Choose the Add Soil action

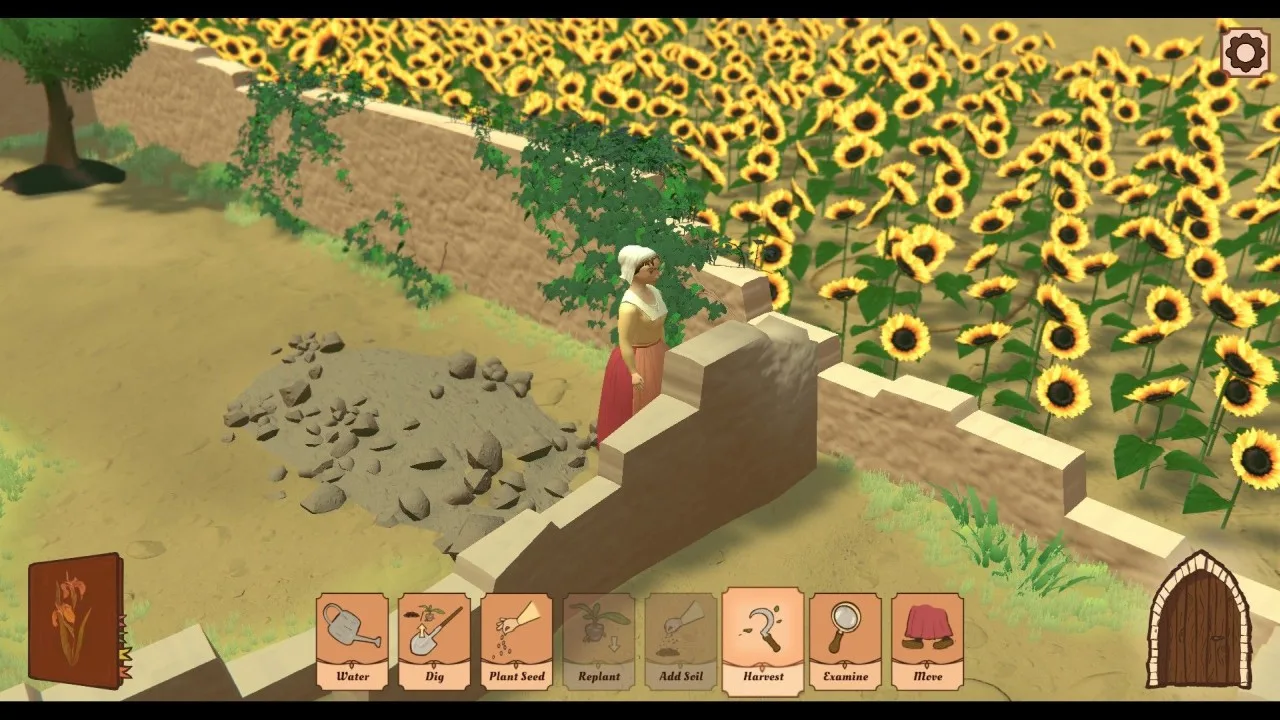[x=681, y=640]
